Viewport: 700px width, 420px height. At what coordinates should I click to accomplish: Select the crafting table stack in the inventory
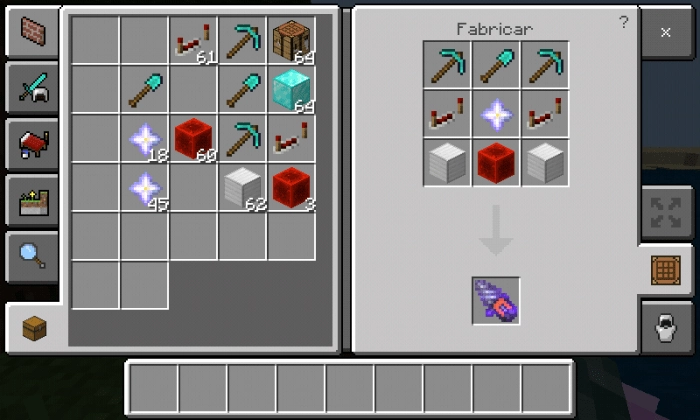[291, 41]
